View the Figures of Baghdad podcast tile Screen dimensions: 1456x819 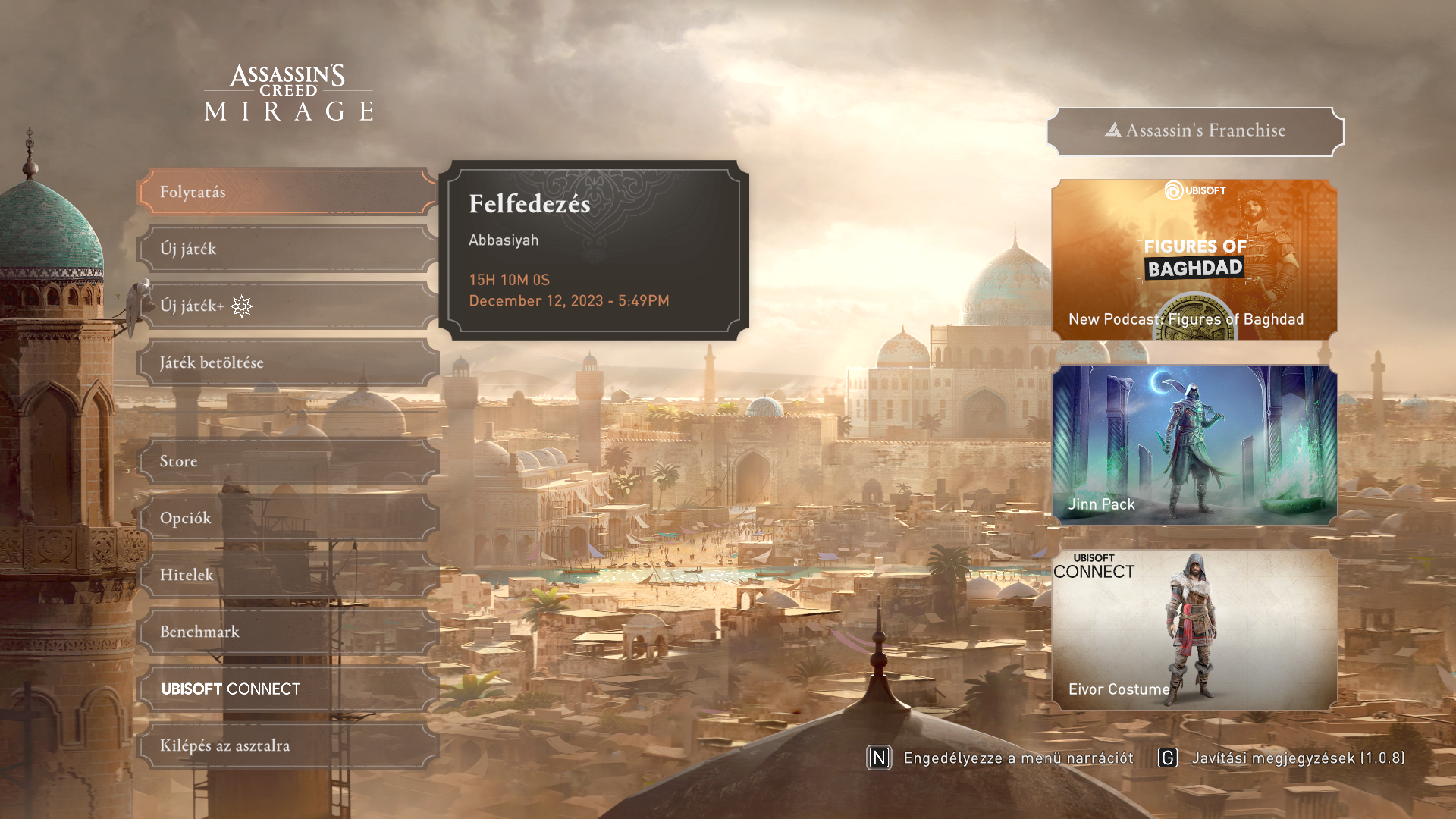pyautogui.click(x=1194, y=259)
